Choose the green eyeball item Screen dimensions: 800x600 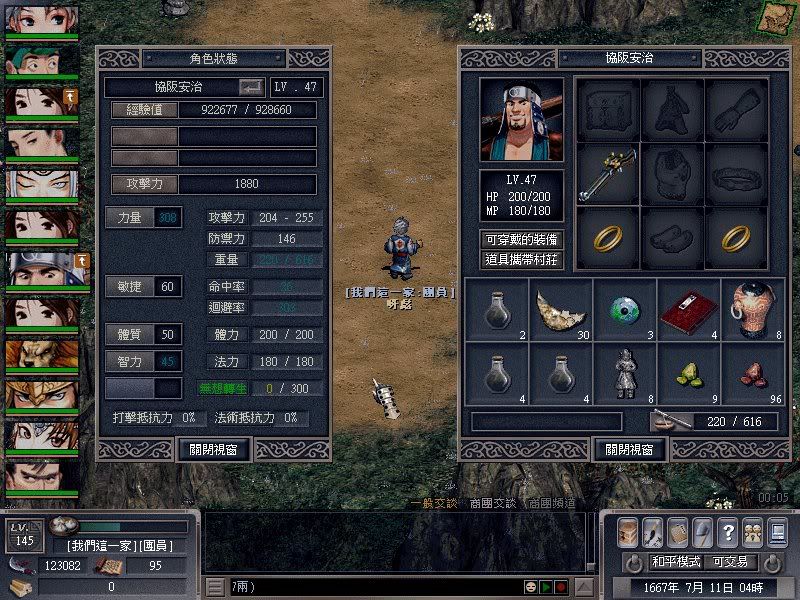click(625, 310)
